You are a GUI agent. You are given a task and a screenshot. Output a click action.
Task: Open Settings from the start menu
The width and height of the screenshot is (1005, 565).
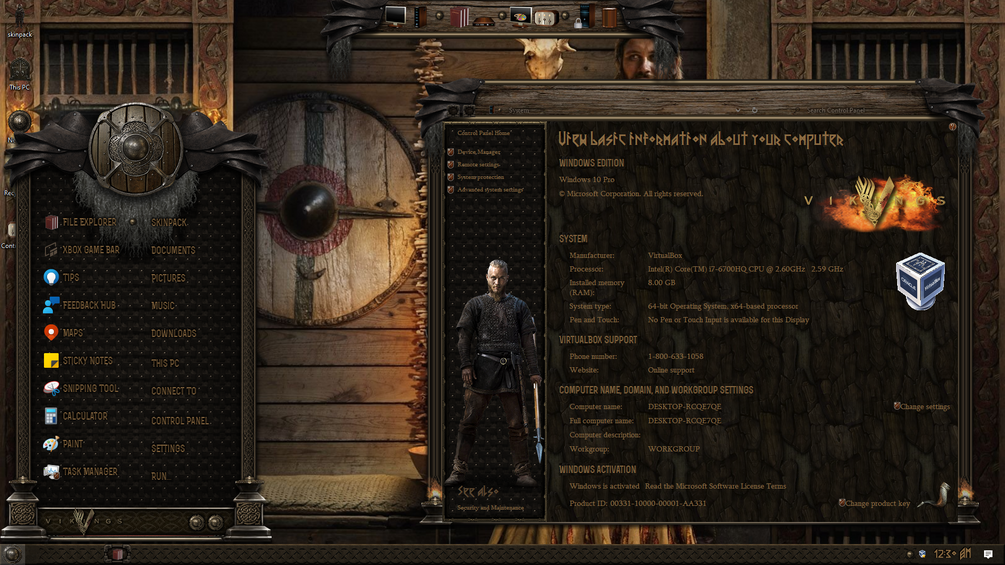pyautogui.click(x=168, y=449)
